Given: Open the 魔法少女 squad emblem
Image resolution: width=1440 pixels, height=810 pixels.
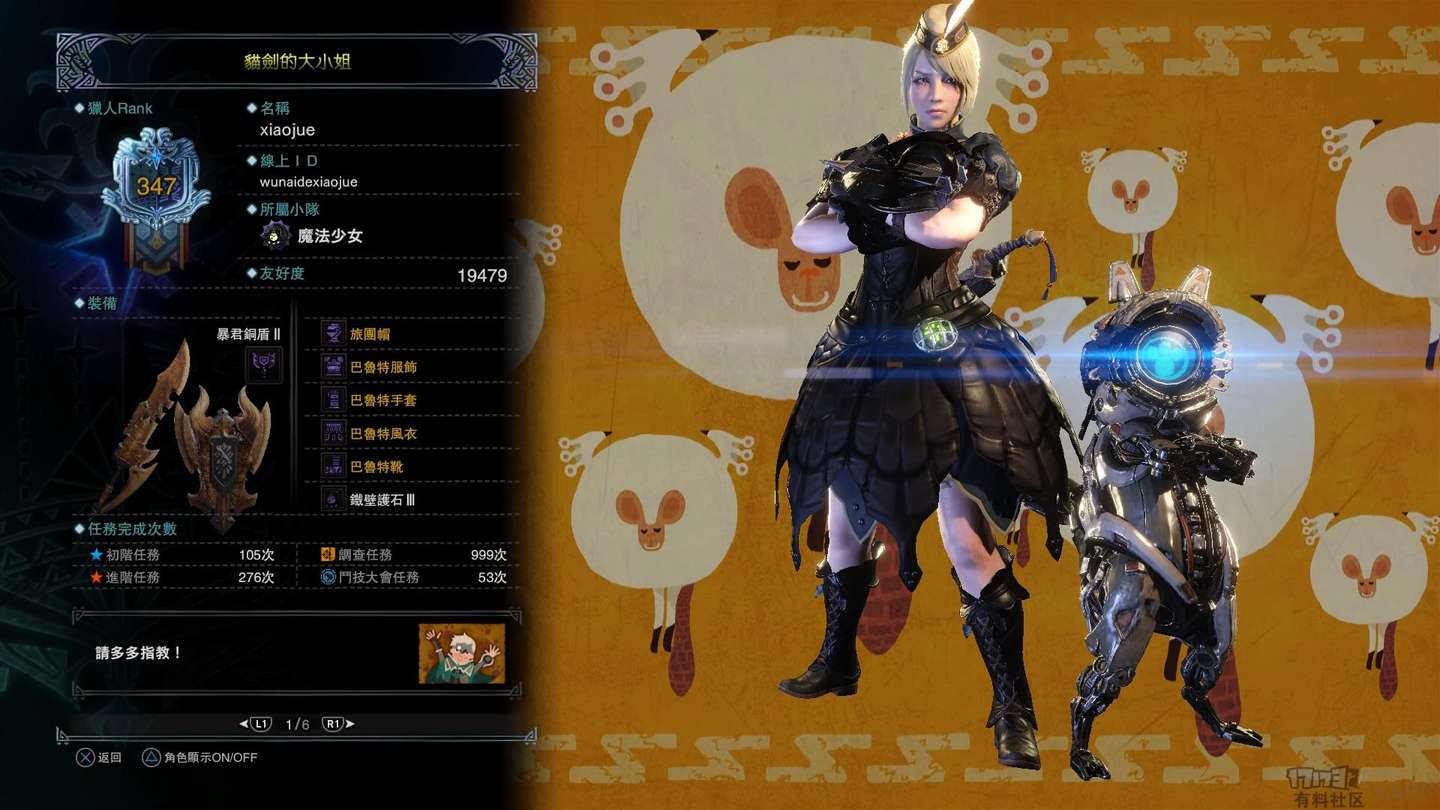Looking at the screenshot, I should tap(275, 236).
